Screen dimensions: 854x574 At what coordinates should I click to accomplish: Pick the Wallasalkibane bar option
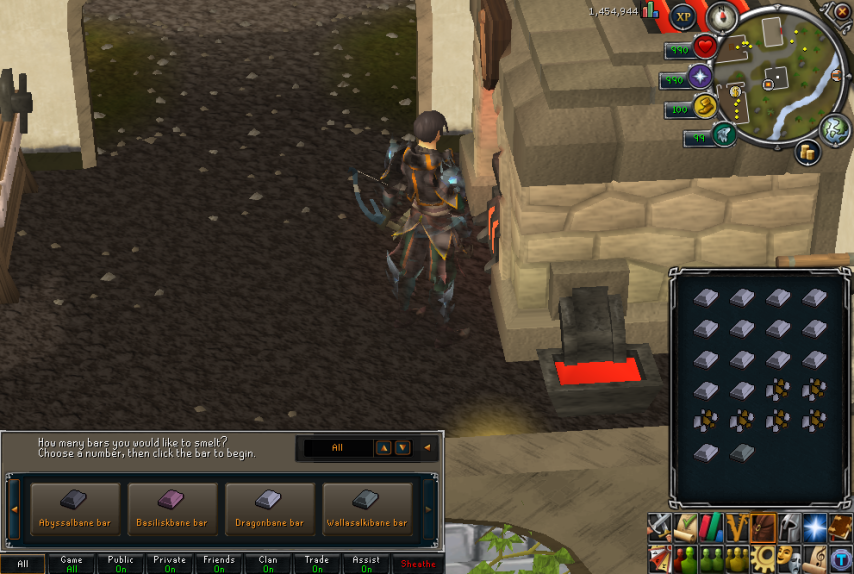(x=367, y=508)
